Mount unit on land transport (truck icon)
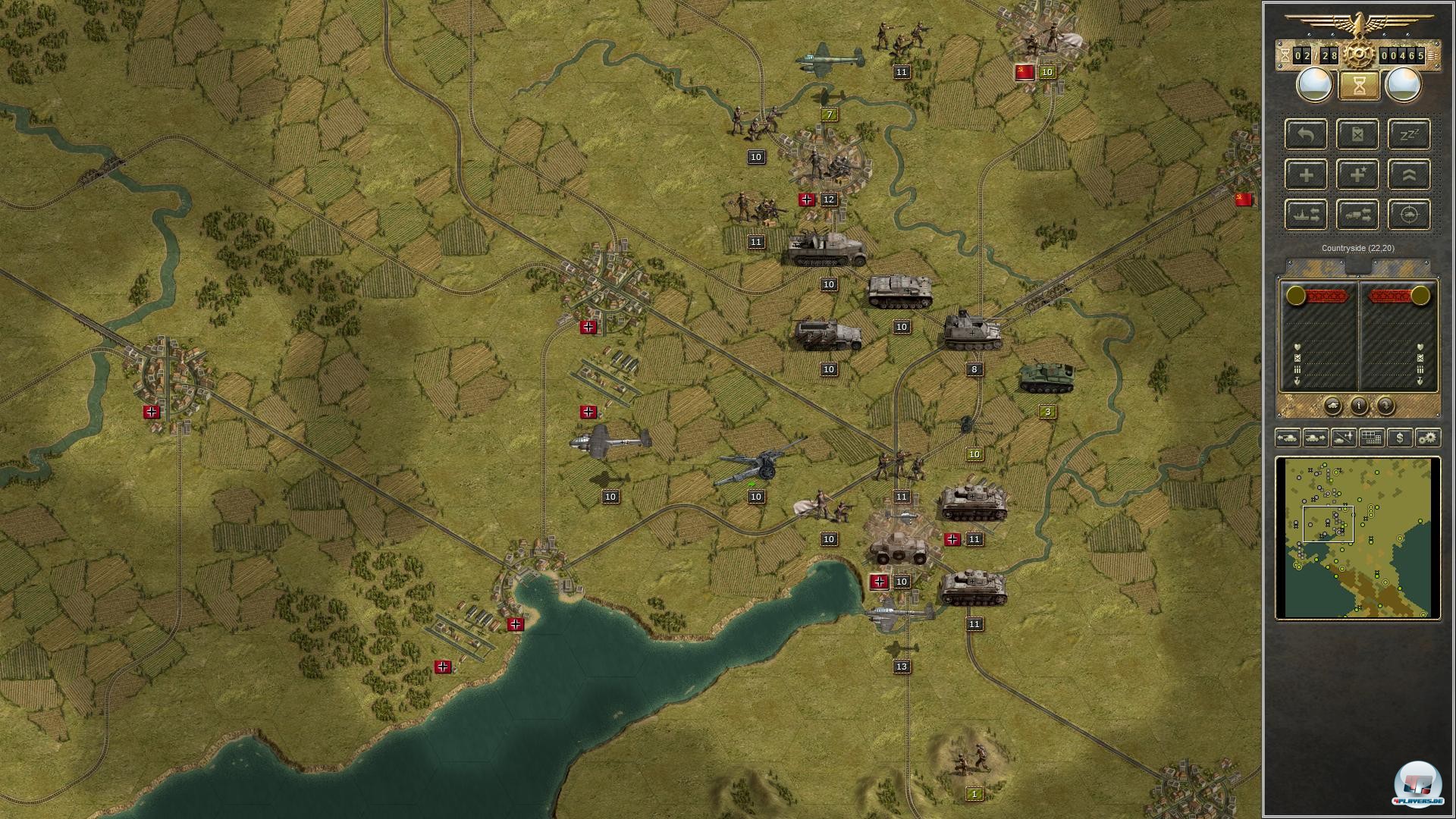The image size is (1456, 819). tap(1358, 214)
